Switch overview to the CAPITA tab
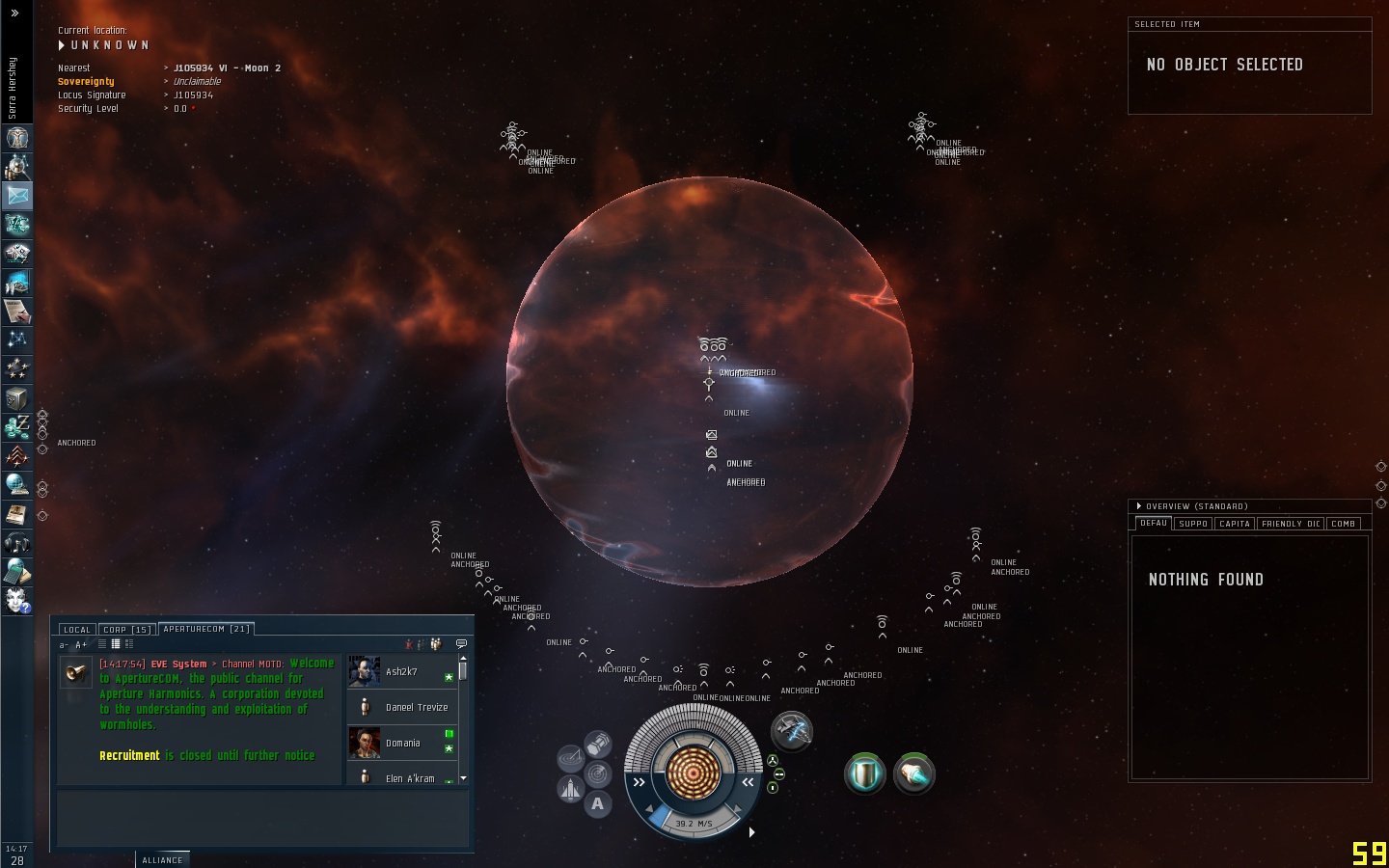This screenshot has height=868, width=1389. pyautogui.click(x=1235, y=524)
